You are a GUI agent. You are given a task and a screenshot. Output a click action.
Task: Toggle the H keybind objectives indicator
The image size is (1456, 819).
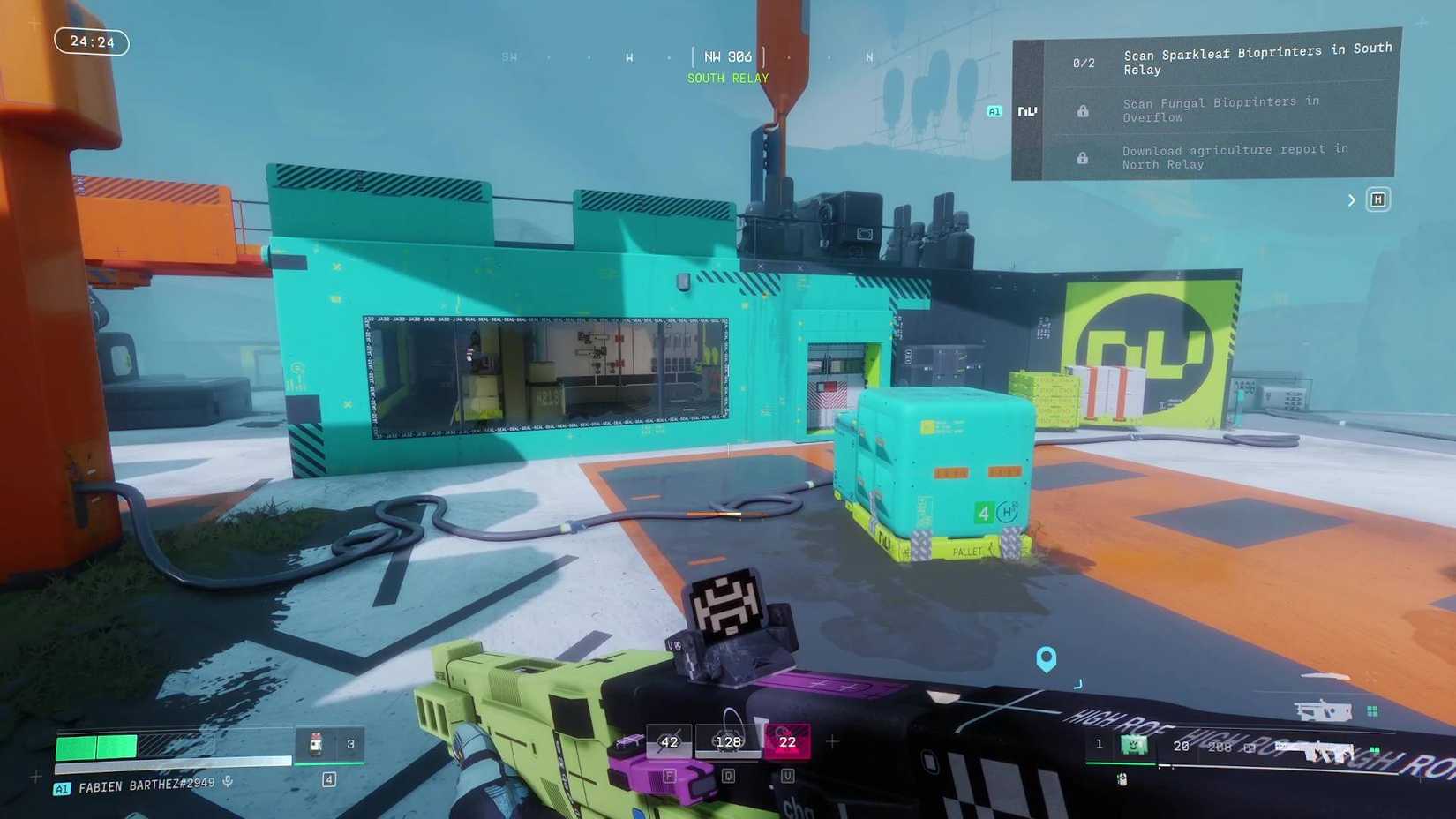[x=1378, y=199]
